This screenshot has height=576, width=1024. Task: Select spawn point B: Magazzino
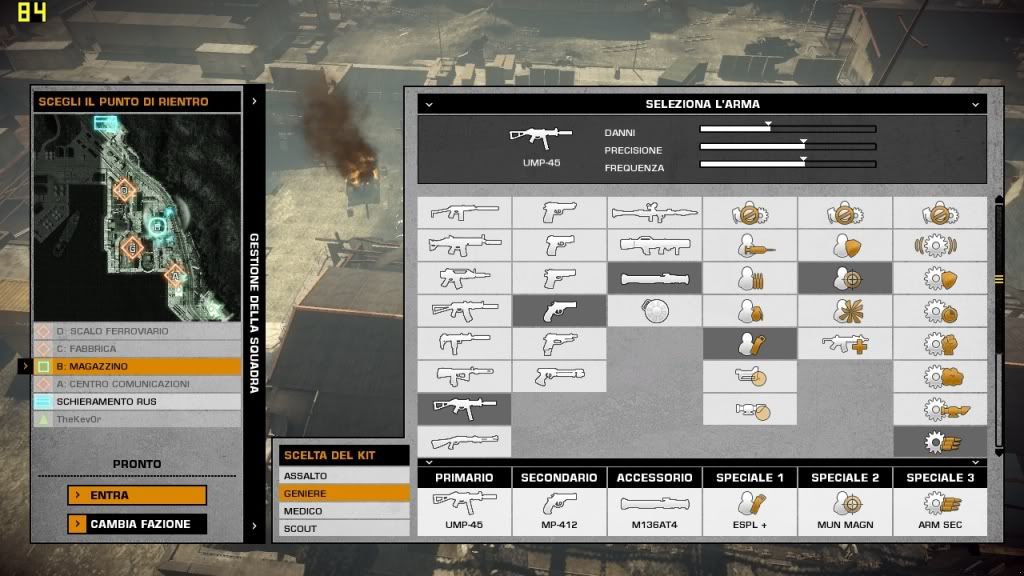click(x=138, y=367)
